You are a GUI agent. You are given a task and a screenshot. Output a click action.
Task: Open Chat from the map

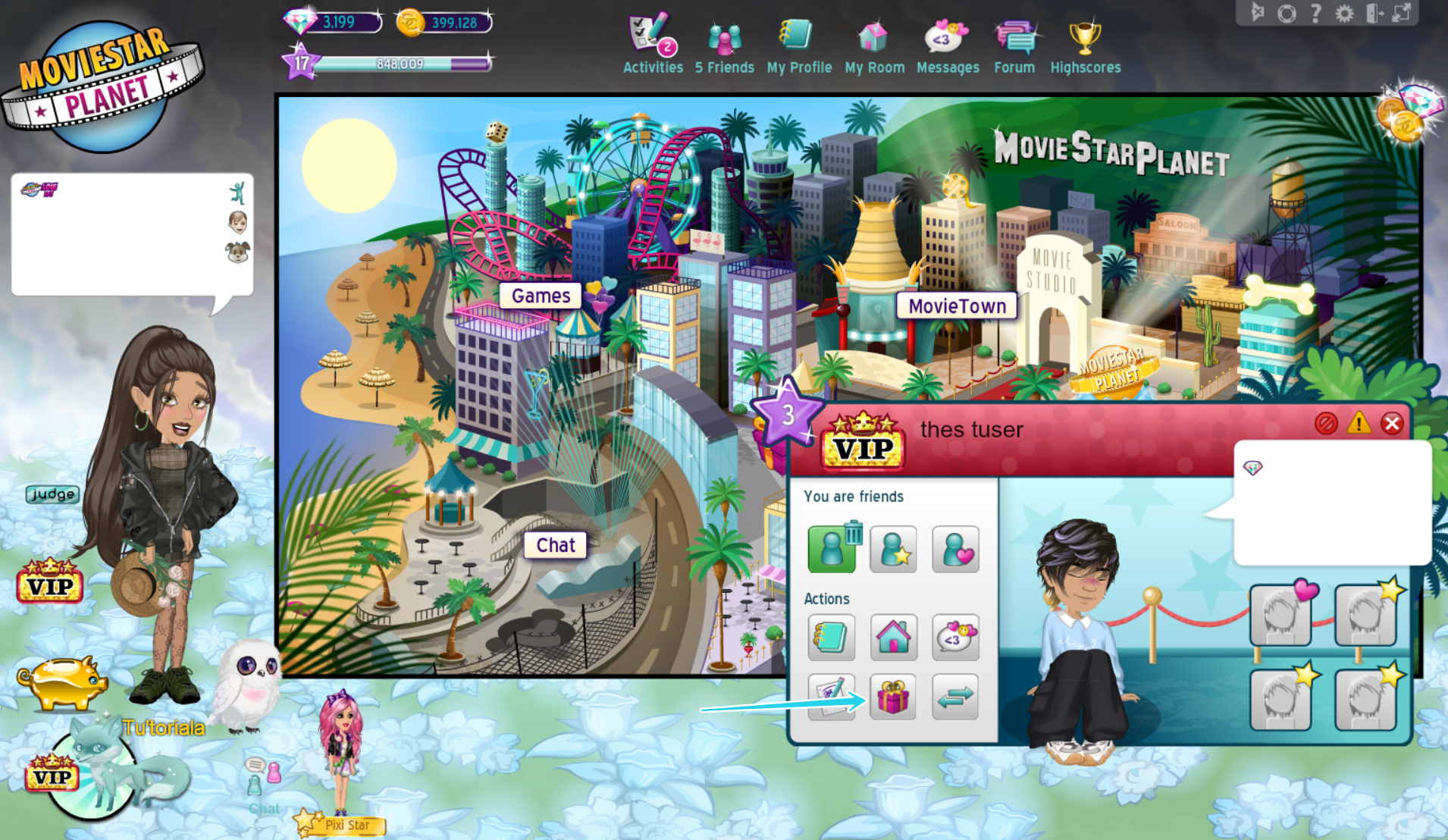[556, 544]
